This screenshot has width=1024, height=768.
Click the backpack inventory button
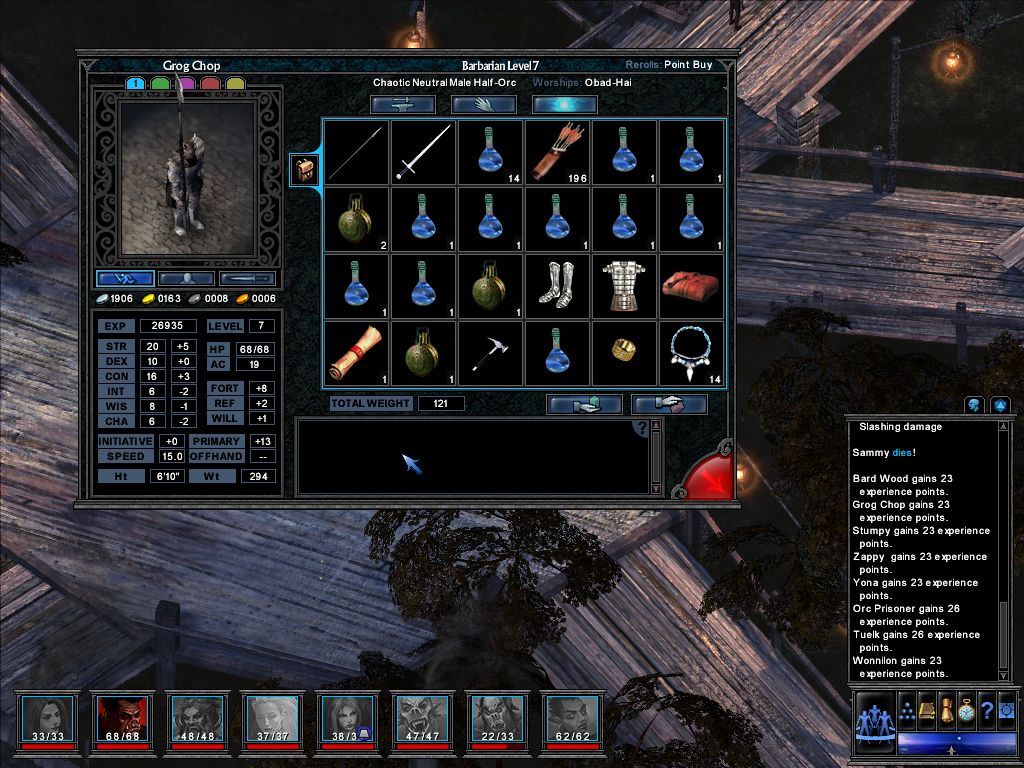pyautogui.click(x=304, y=169)
